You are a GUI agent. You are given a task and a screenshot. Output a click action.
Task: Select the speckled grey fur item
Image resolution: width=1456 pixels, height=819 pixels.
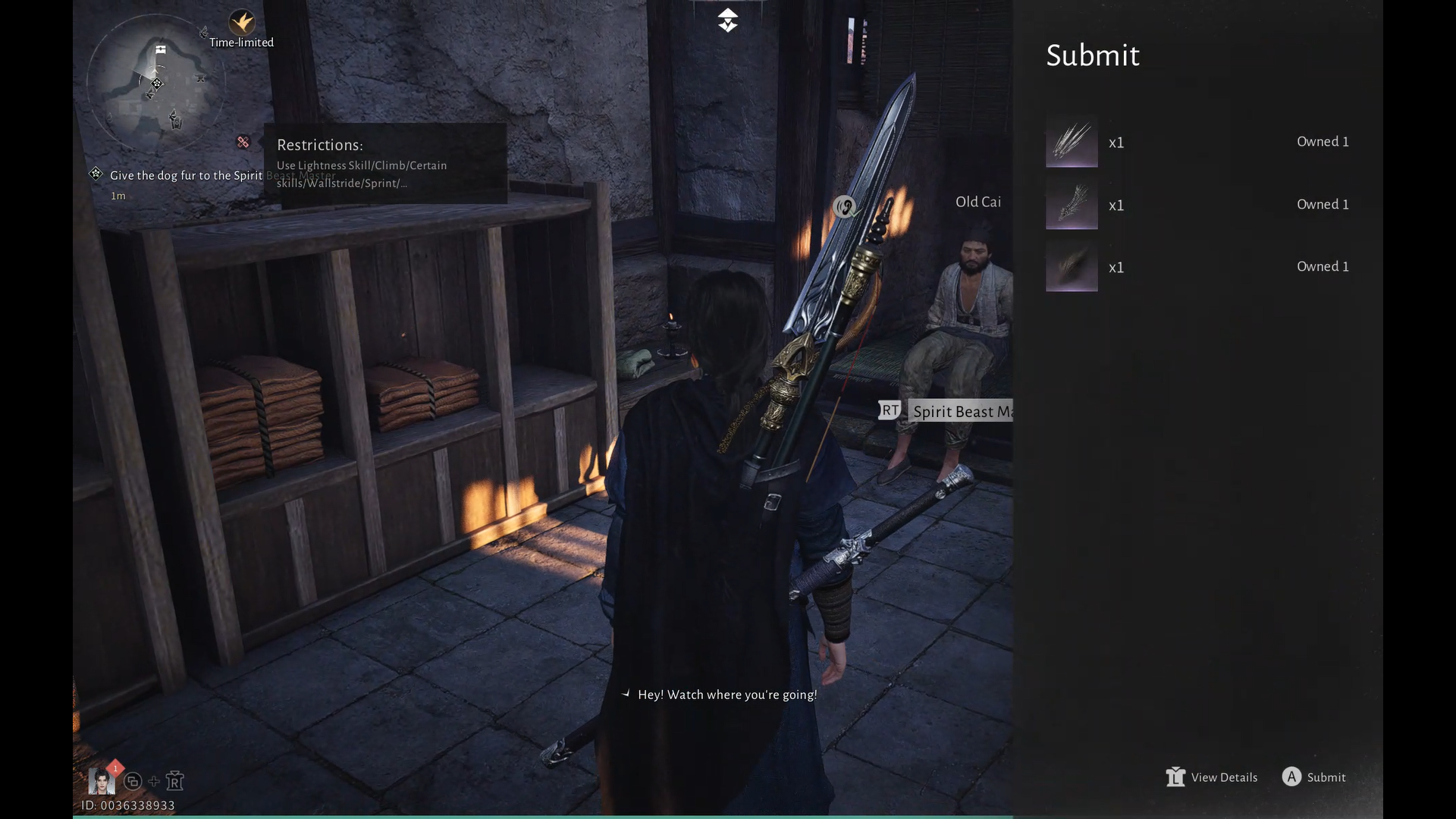(1072, 205)
